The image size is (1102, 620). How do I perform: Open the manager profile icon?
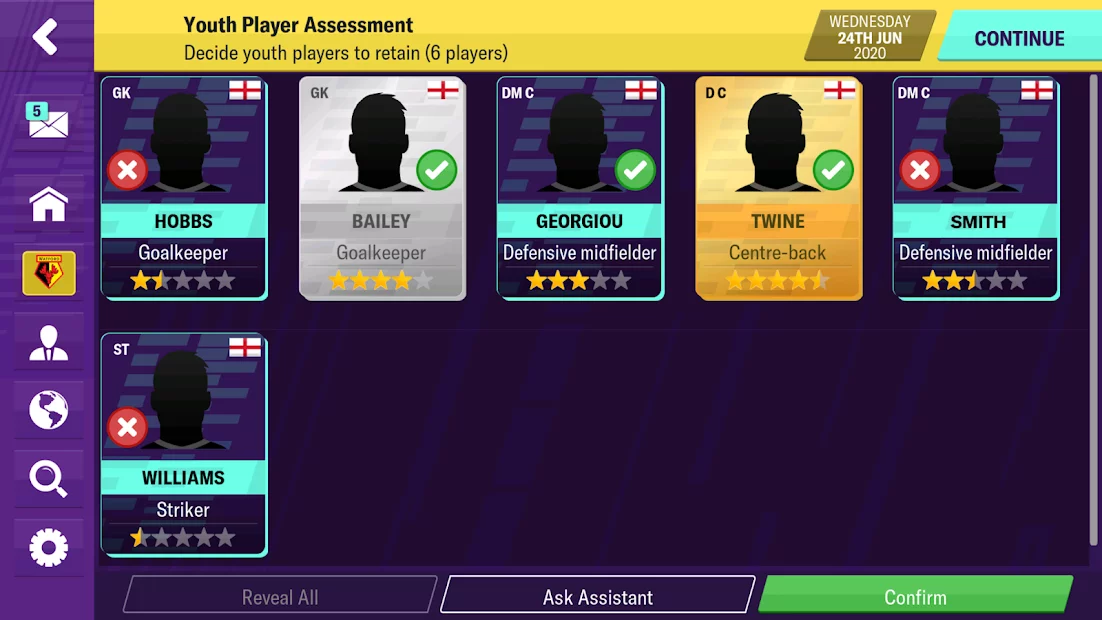pos(48,343)
